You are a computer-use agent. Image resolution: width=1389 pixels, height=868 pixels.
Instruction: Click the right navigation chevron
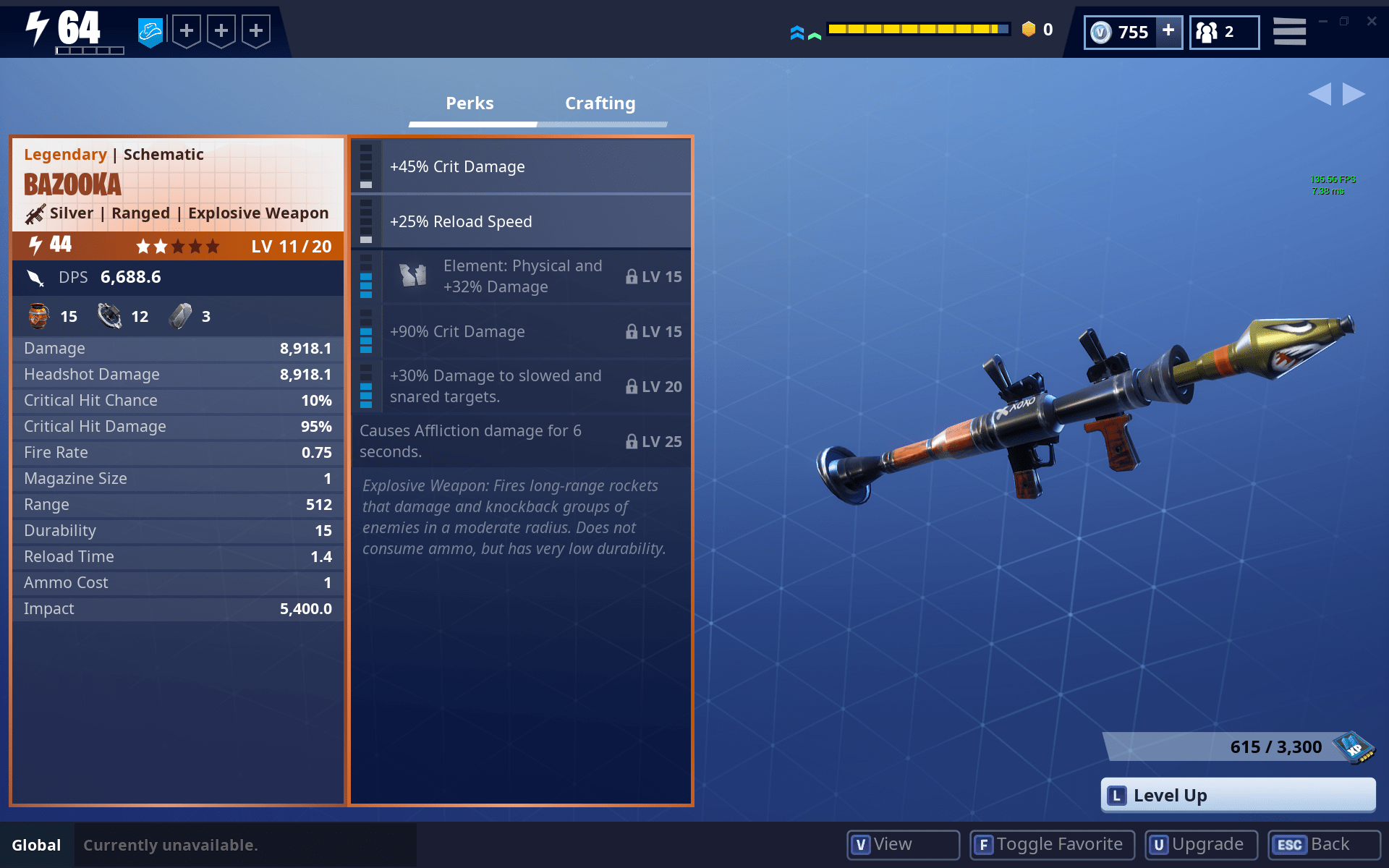point(1352,94)
